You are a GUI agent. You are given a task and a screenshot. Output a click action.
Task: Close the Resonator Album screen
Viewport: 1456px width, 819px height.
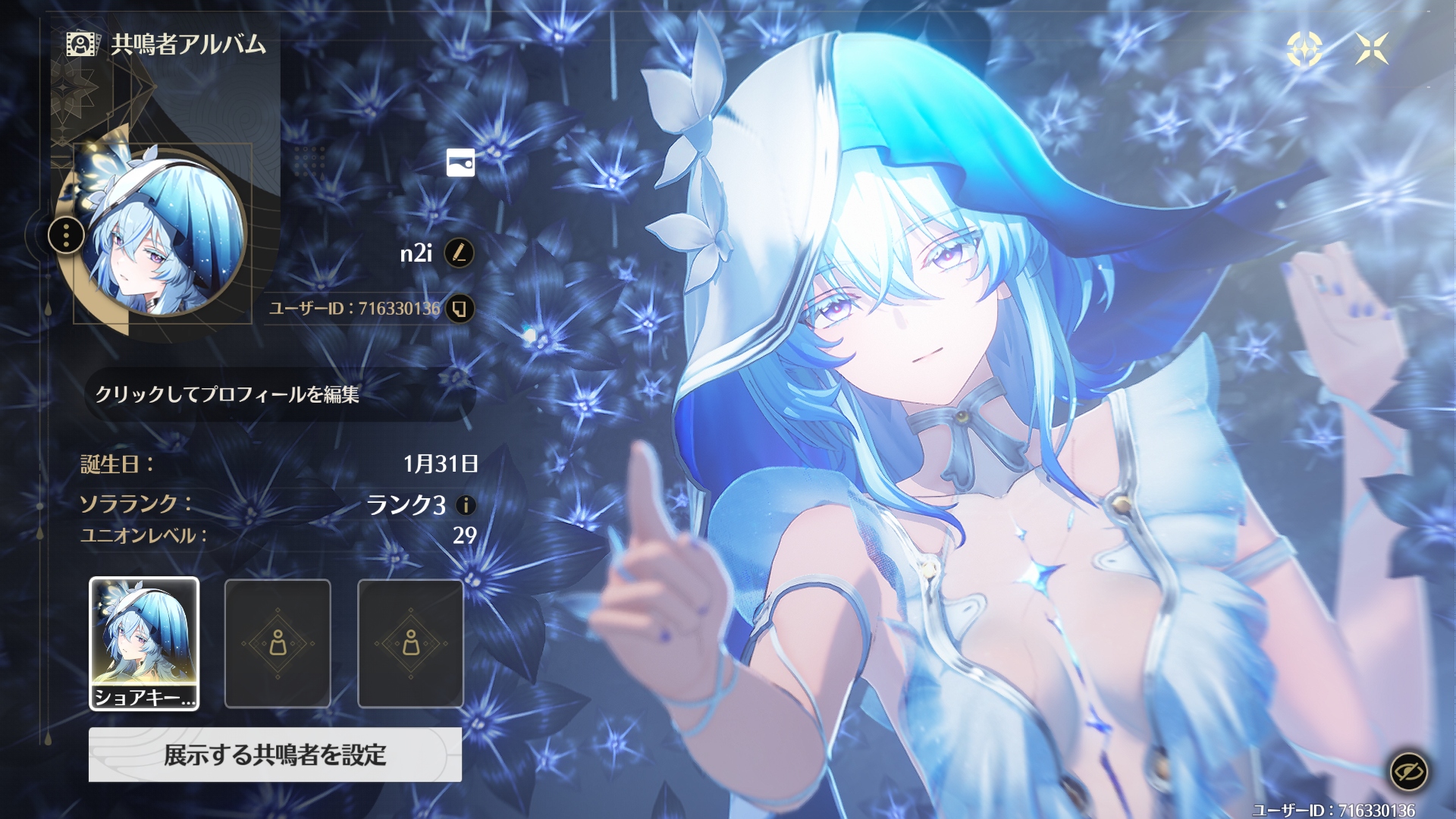[x=1372, y=49]
